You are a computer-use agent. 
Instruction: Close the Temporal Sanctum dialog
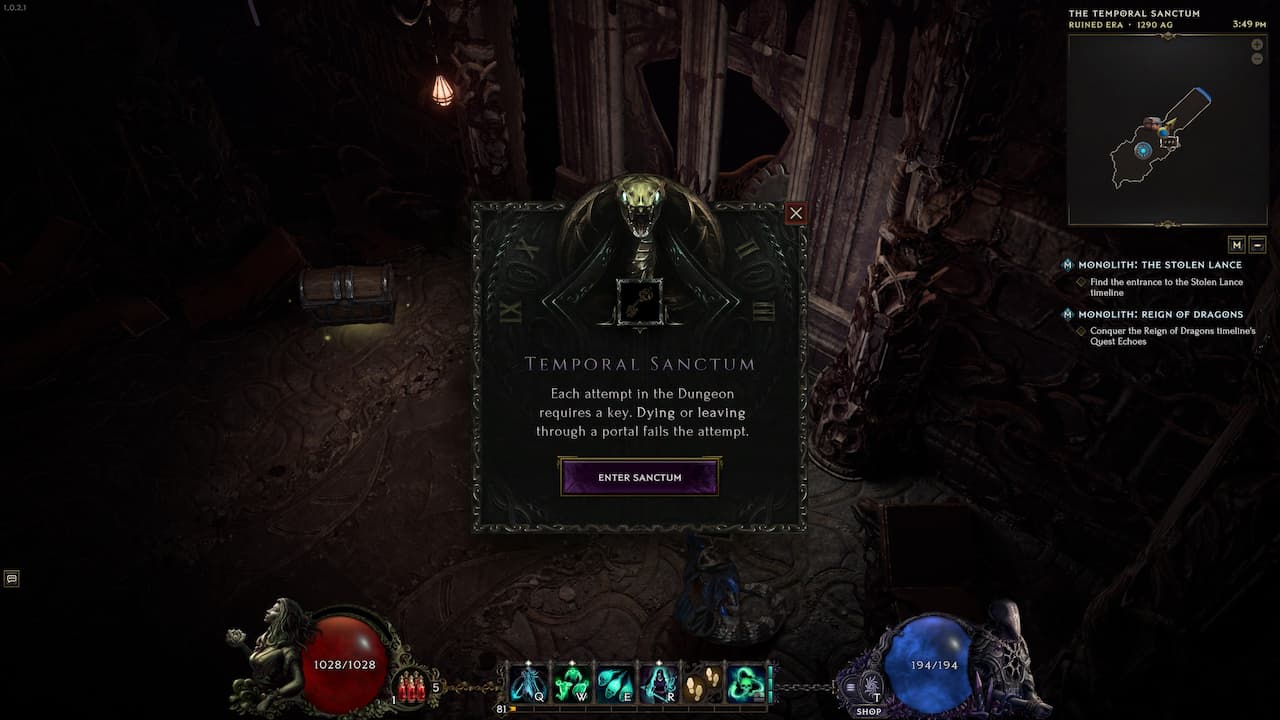pyautogui.click(x=795, y=213)
